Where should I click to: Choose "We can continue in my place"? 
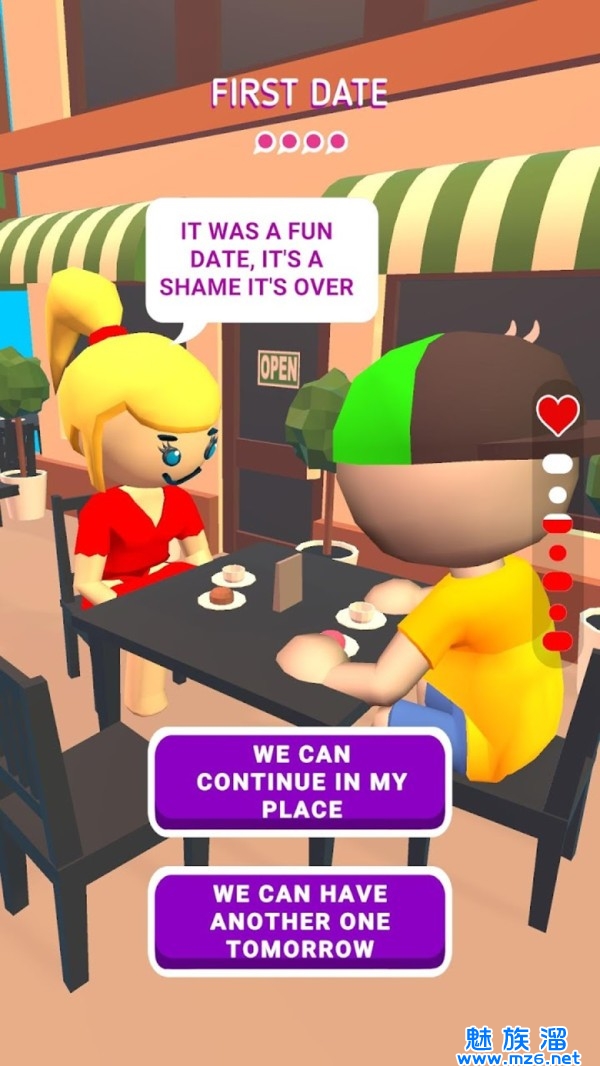pyautogui.click(x=300, y=781)
